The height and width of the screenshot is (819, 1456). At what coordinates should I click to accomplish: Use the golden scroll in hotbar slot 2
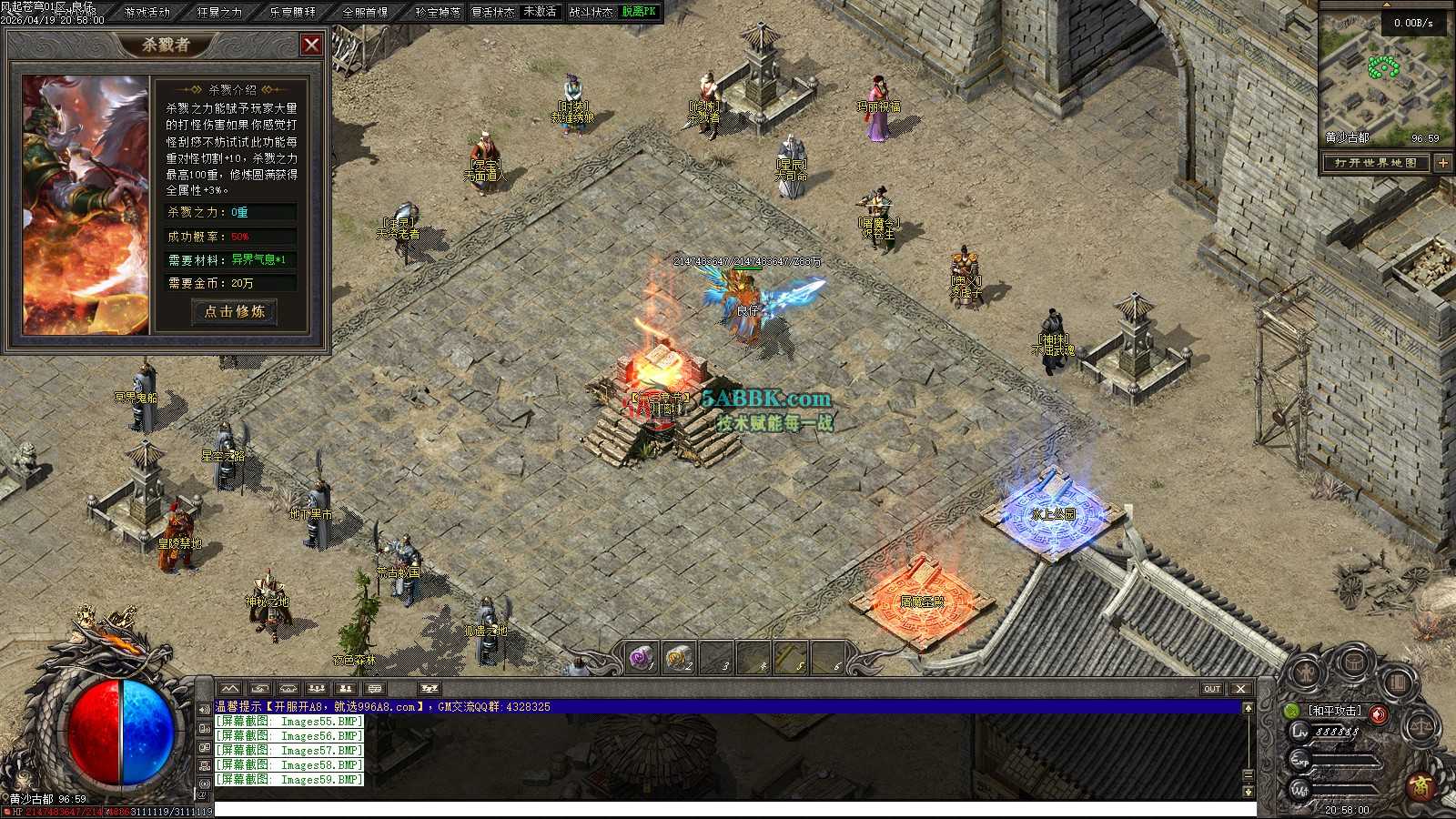[679, 657]
